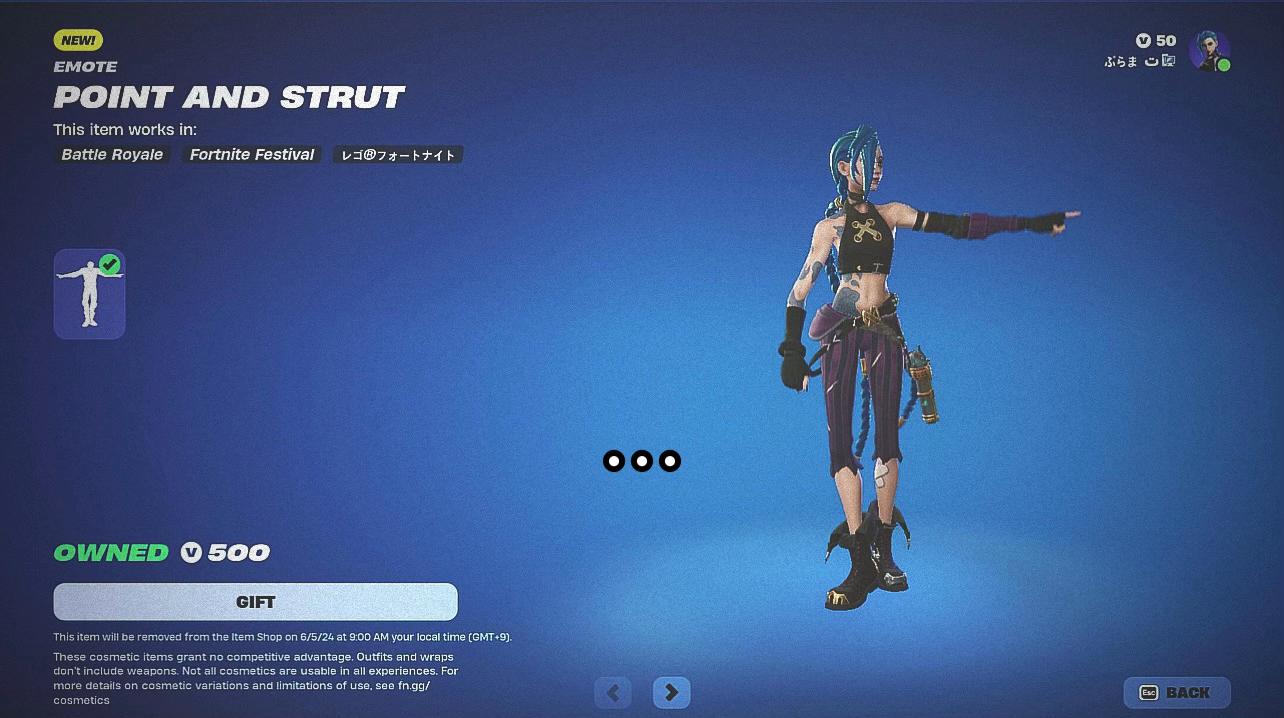This screenshot has height=718, width=1284.
Task: Go back with the Back button
Action: click(1177, 693)
